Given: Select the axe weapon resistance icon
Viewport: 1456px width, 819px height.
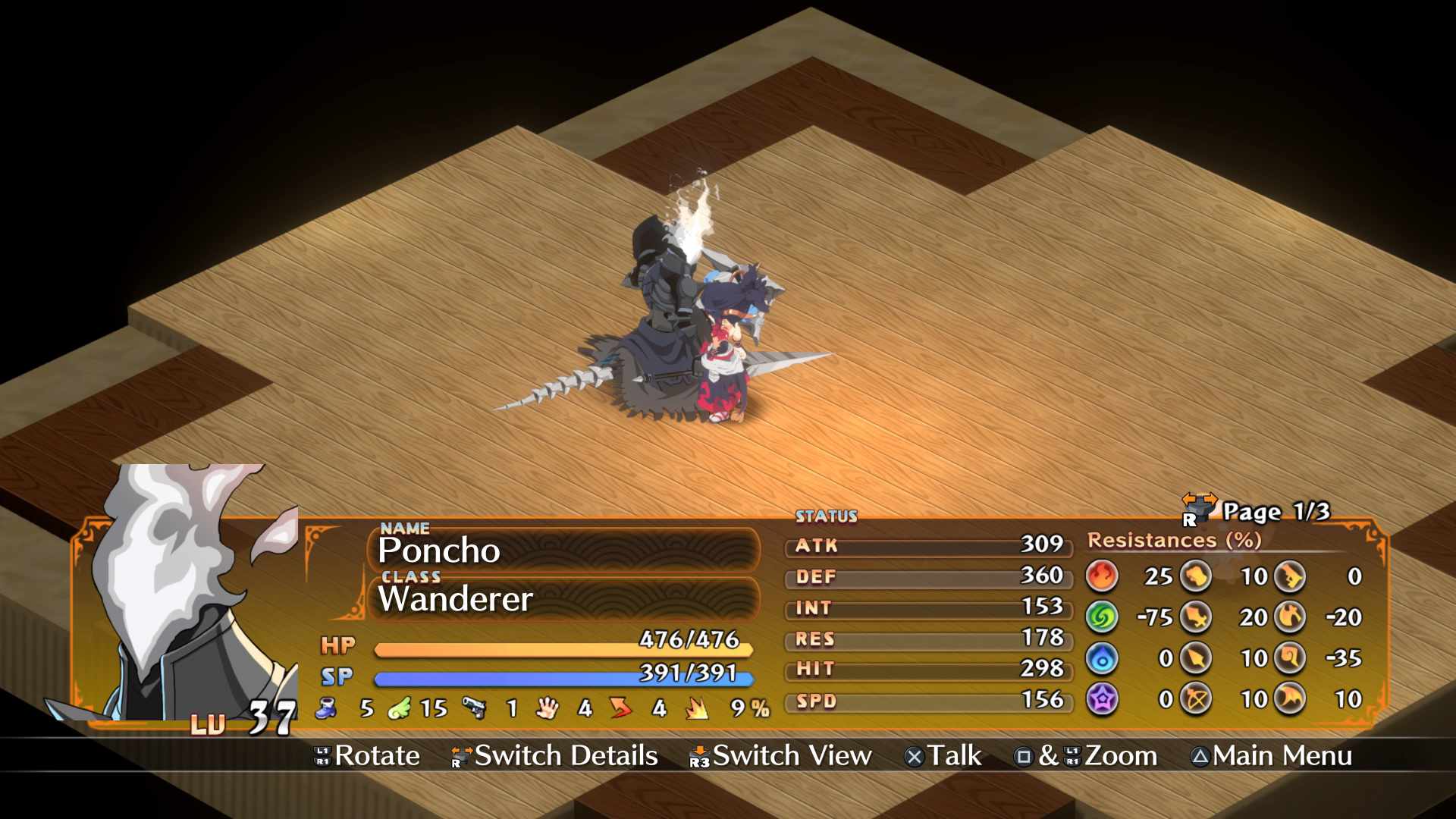Looking at the screenshot, I should [1289, 617].
